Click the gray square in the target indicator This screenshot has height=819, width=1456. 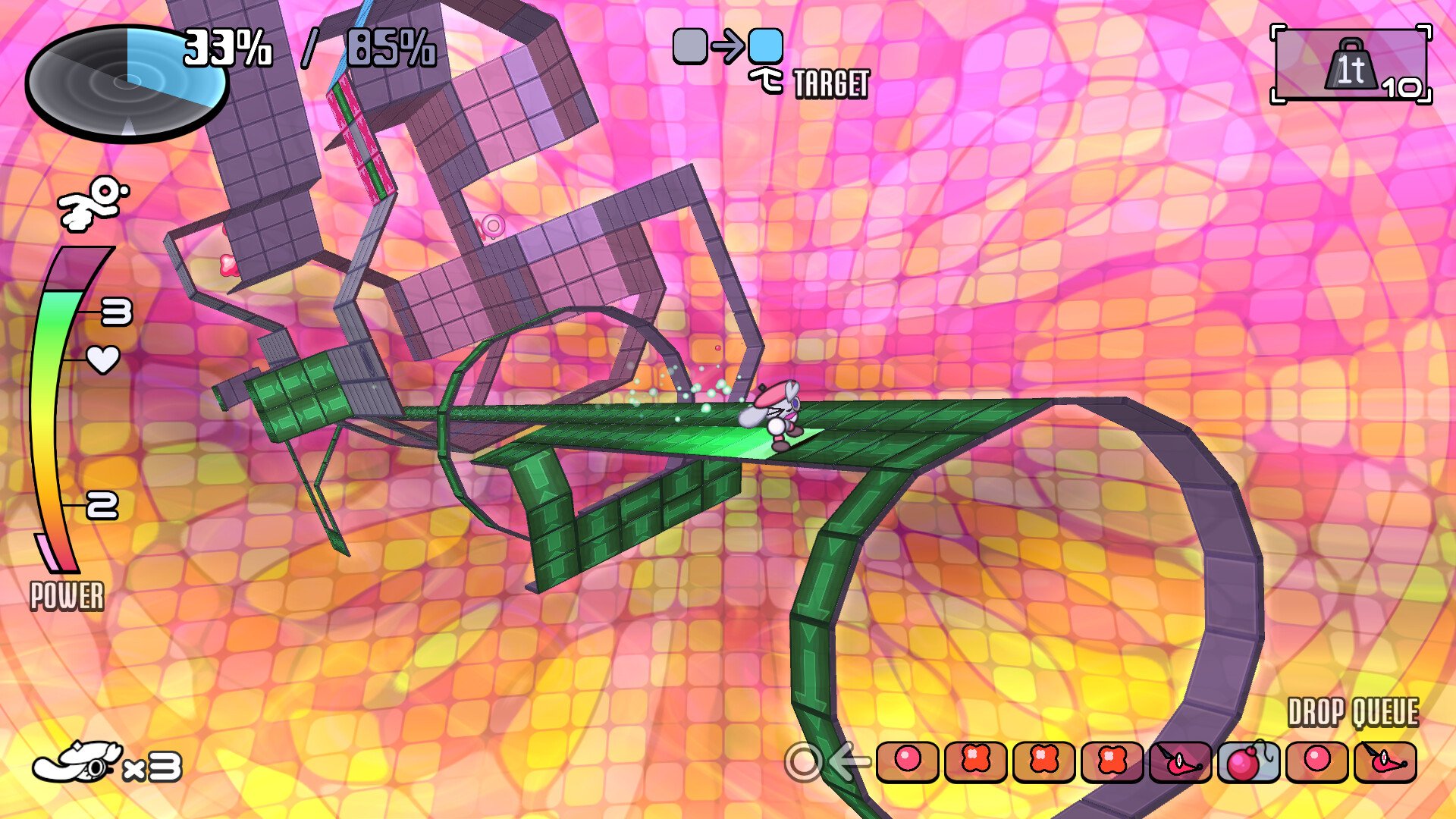coord(690,45)
